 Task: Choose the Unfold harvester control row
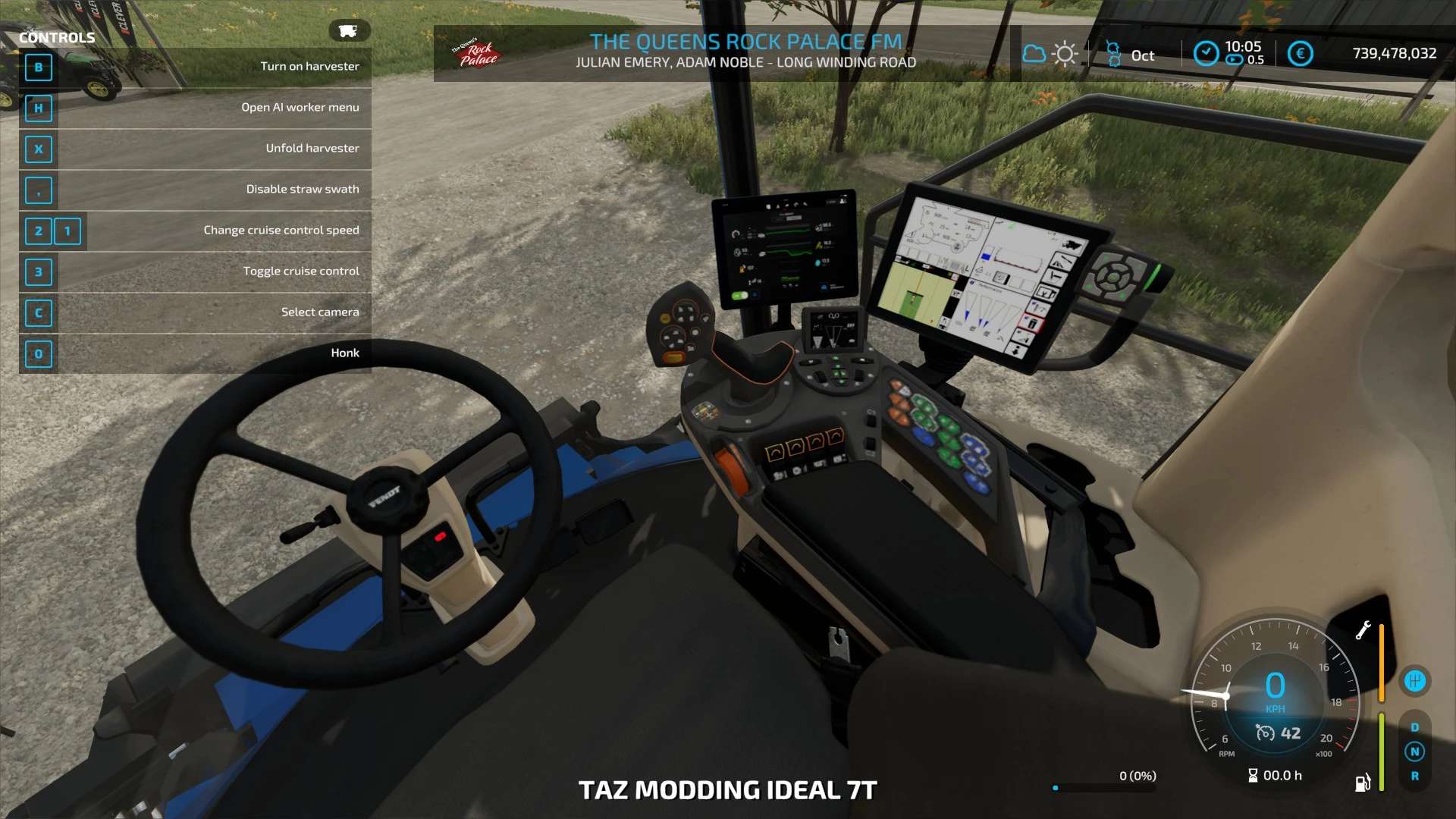click(x=196, y=149)
